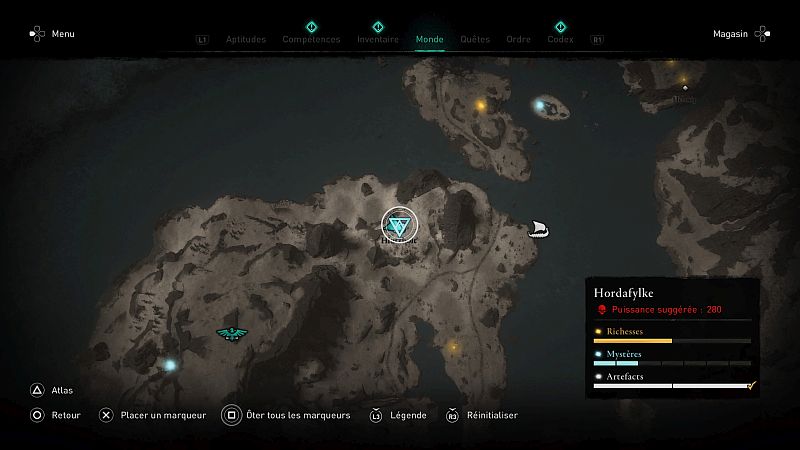The width and height of the screenshot is (800, 450).
Task: Click the longship icon on the map
Action: (539, 230)
